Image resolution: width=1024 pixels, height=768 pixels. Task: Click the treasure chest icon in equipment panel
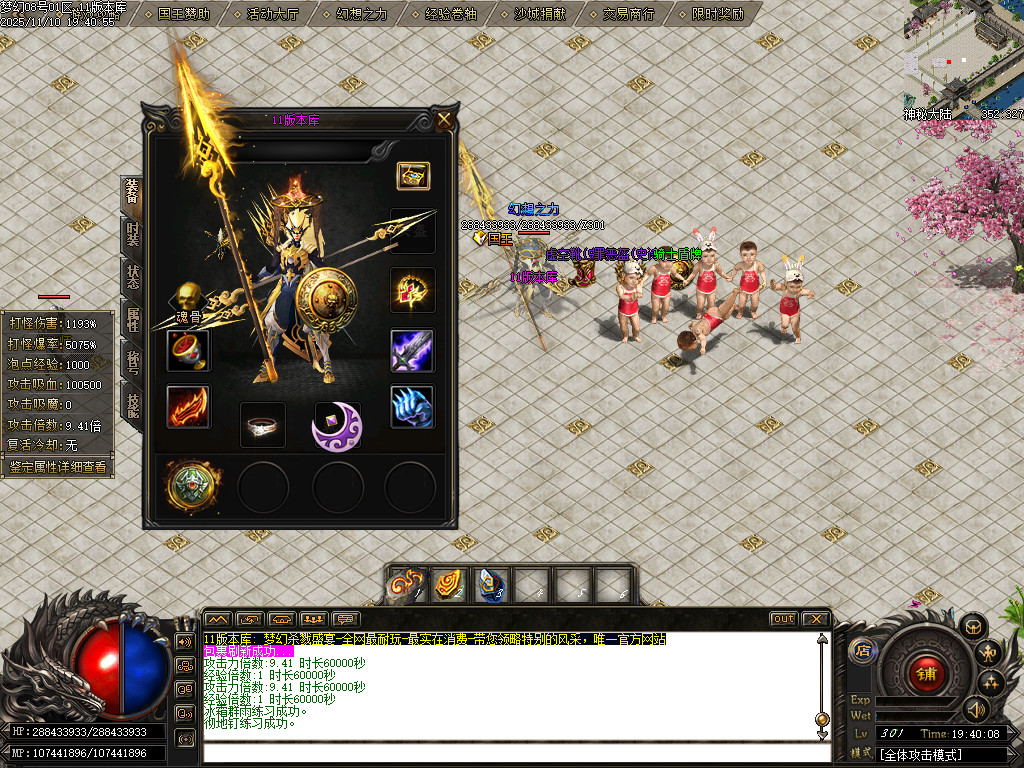click(413, 176)
